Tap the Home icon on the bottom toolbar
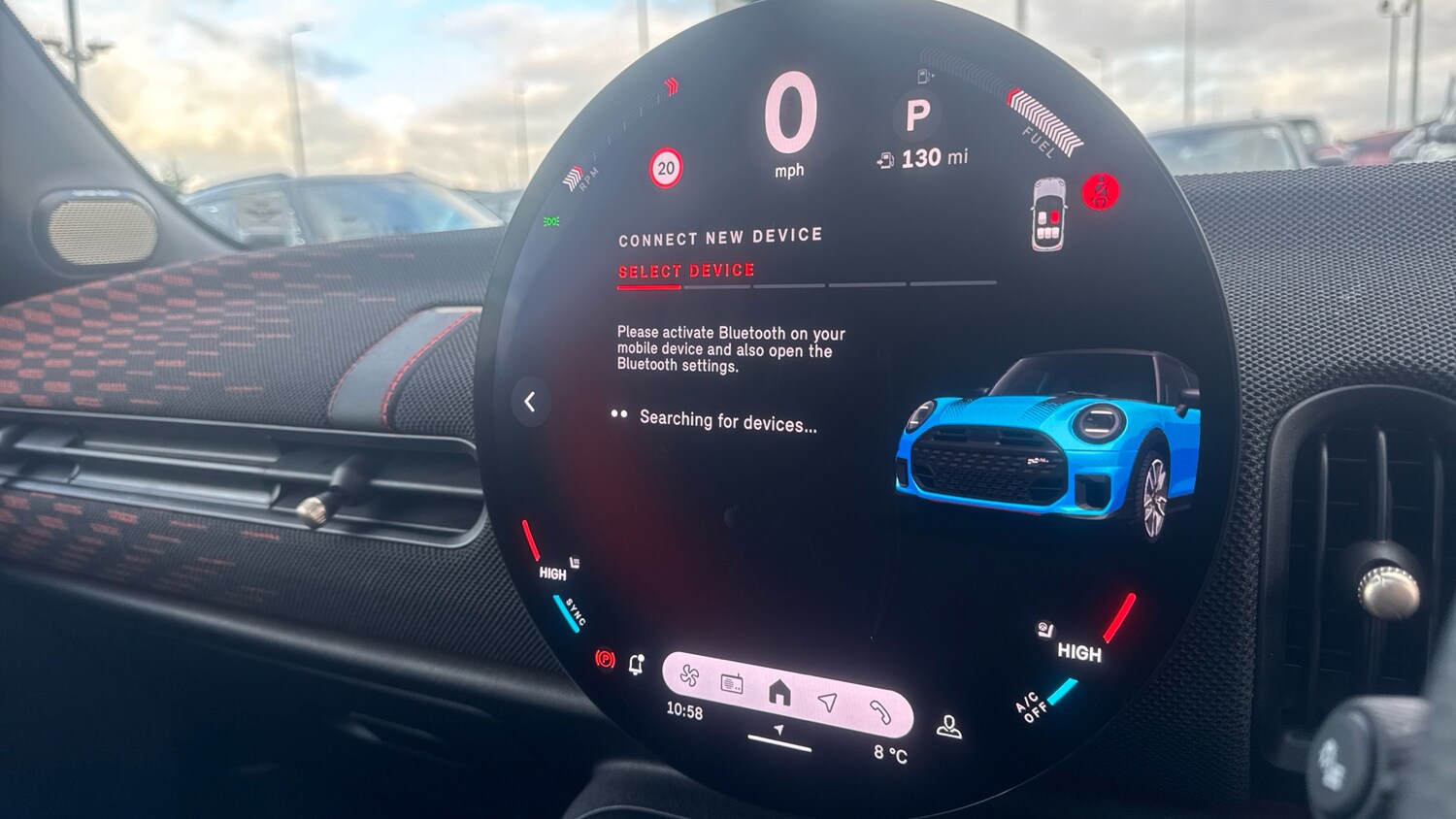The height and width of the screenshot is (819, 1456). coord(779,691)
